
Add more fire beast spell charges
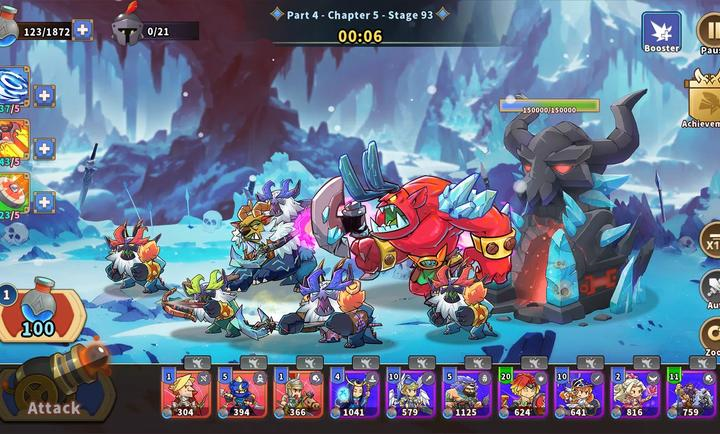pyautogui.click(x=45, y=149)
